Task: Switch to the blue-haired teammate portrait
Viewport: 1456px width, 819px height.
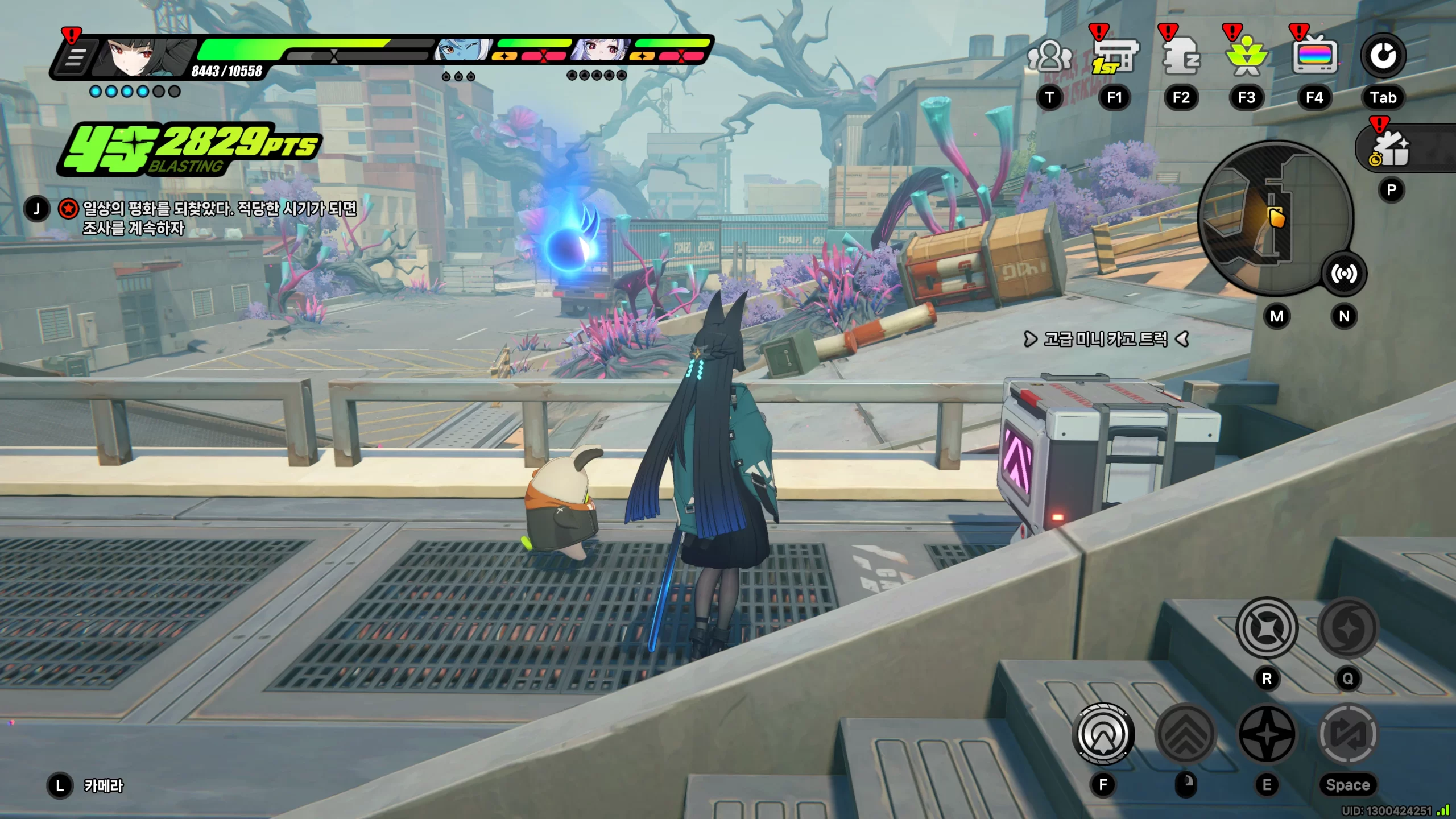Action: click(462, 50)
